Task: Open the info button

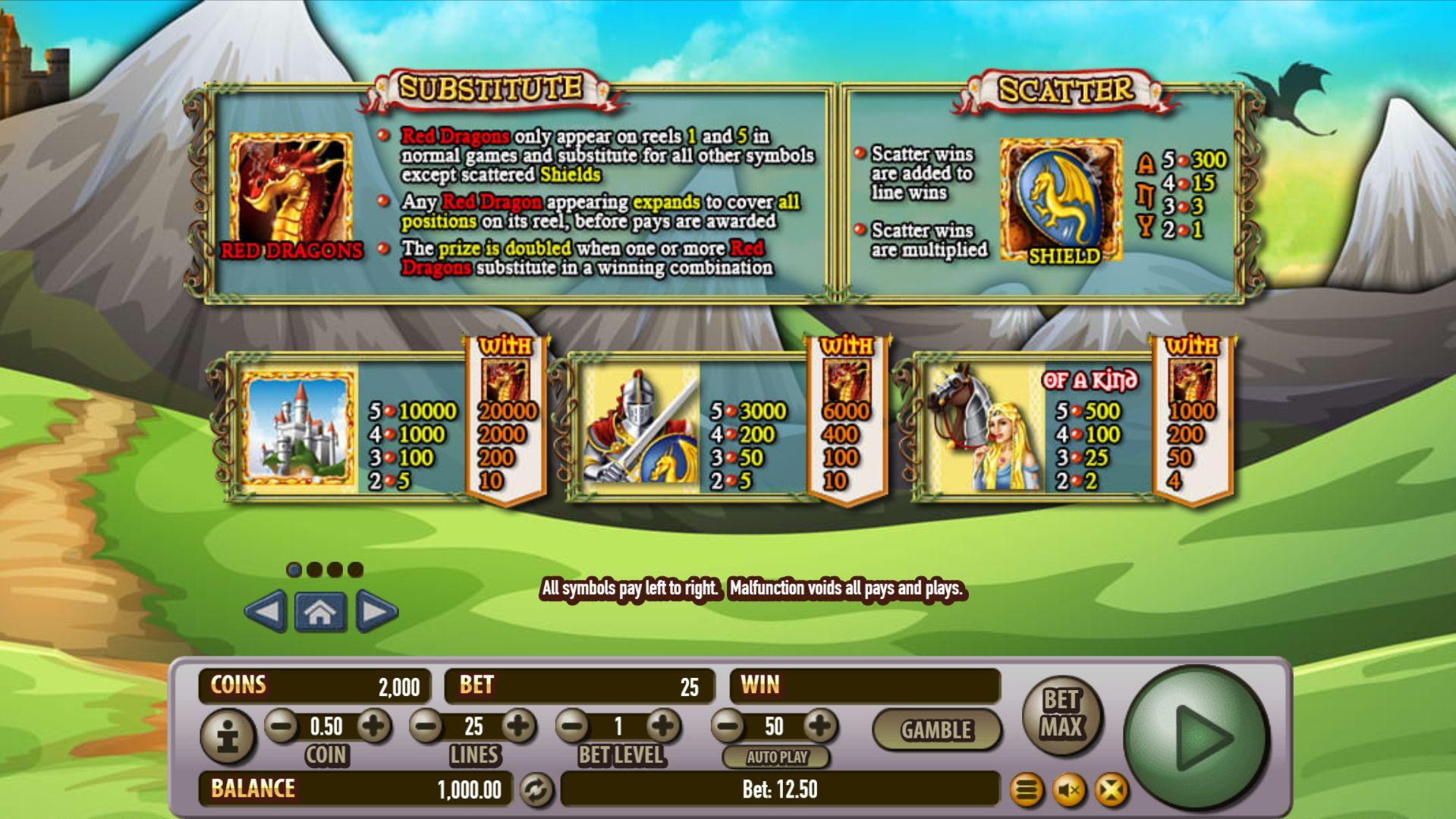Action: point(228,736)
